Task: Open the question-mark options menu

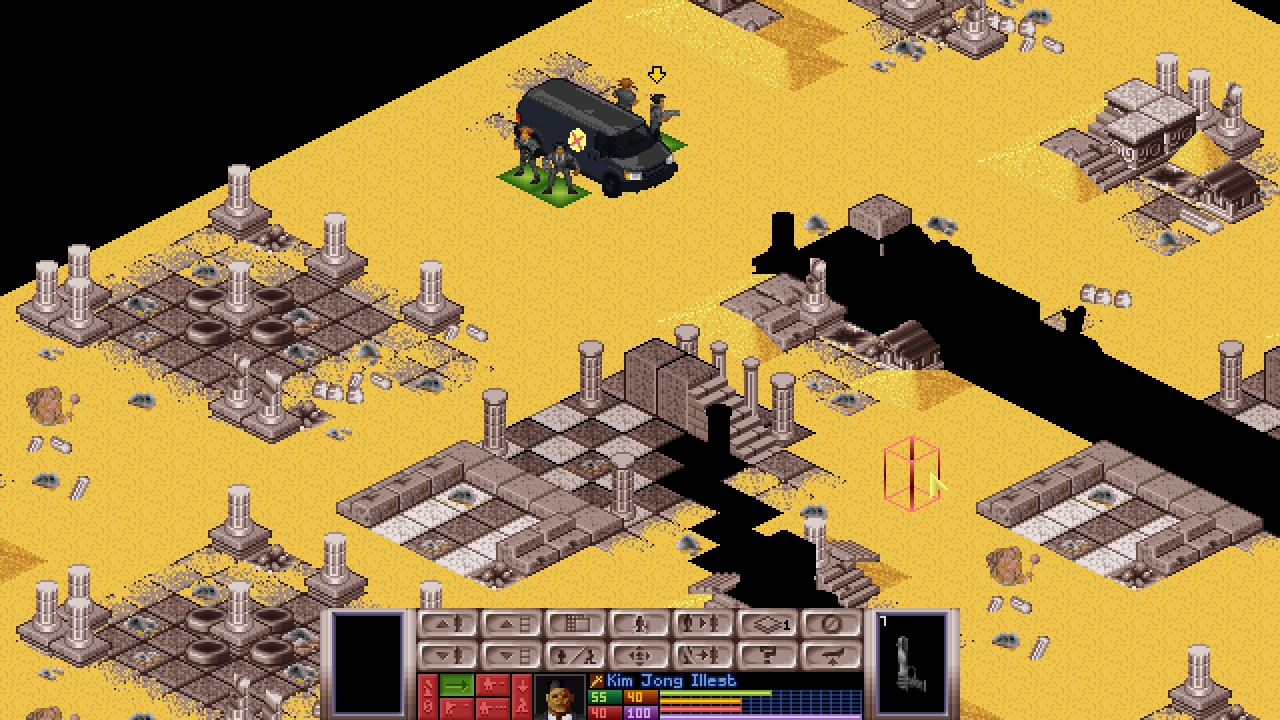Action: (767, 656)
